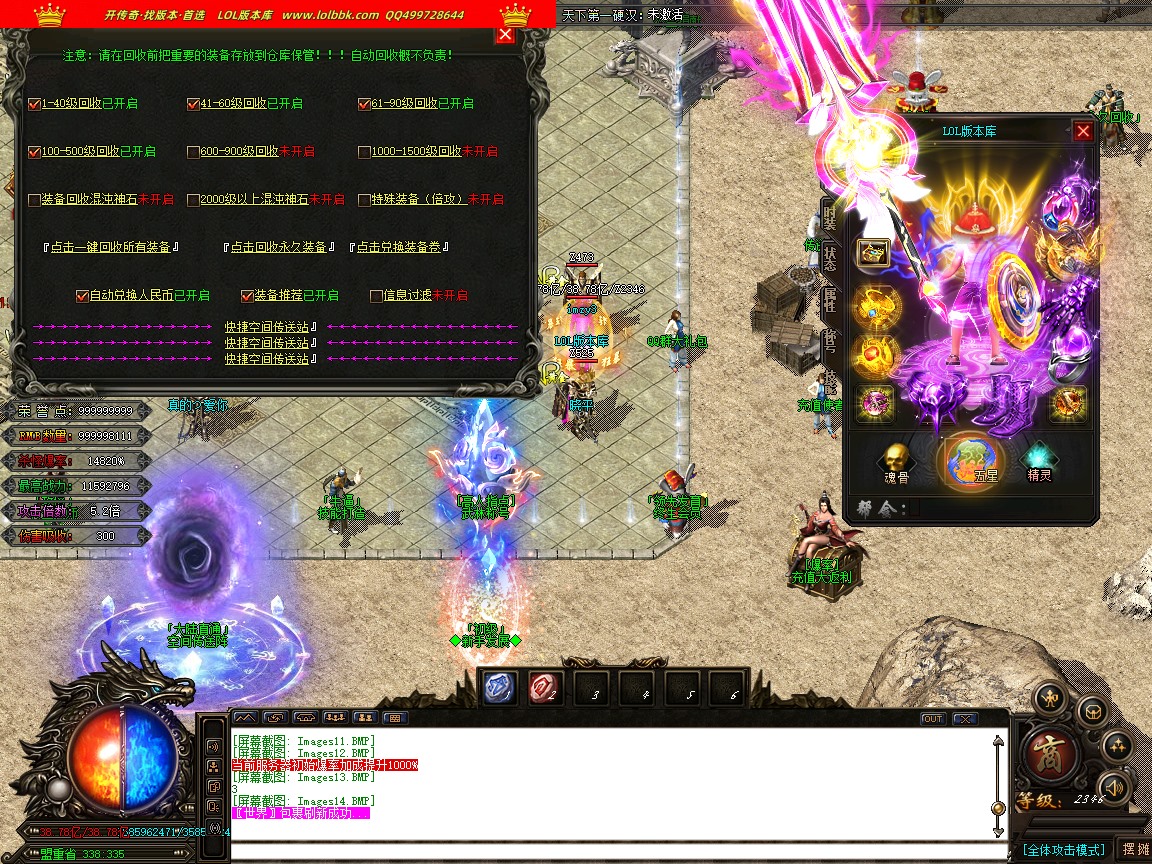Image resolution: width=1152 pixels, height=864 pixels.
Task: Toggle the 1-40级回收 checkbox
Action: click(x=35, y=104)
